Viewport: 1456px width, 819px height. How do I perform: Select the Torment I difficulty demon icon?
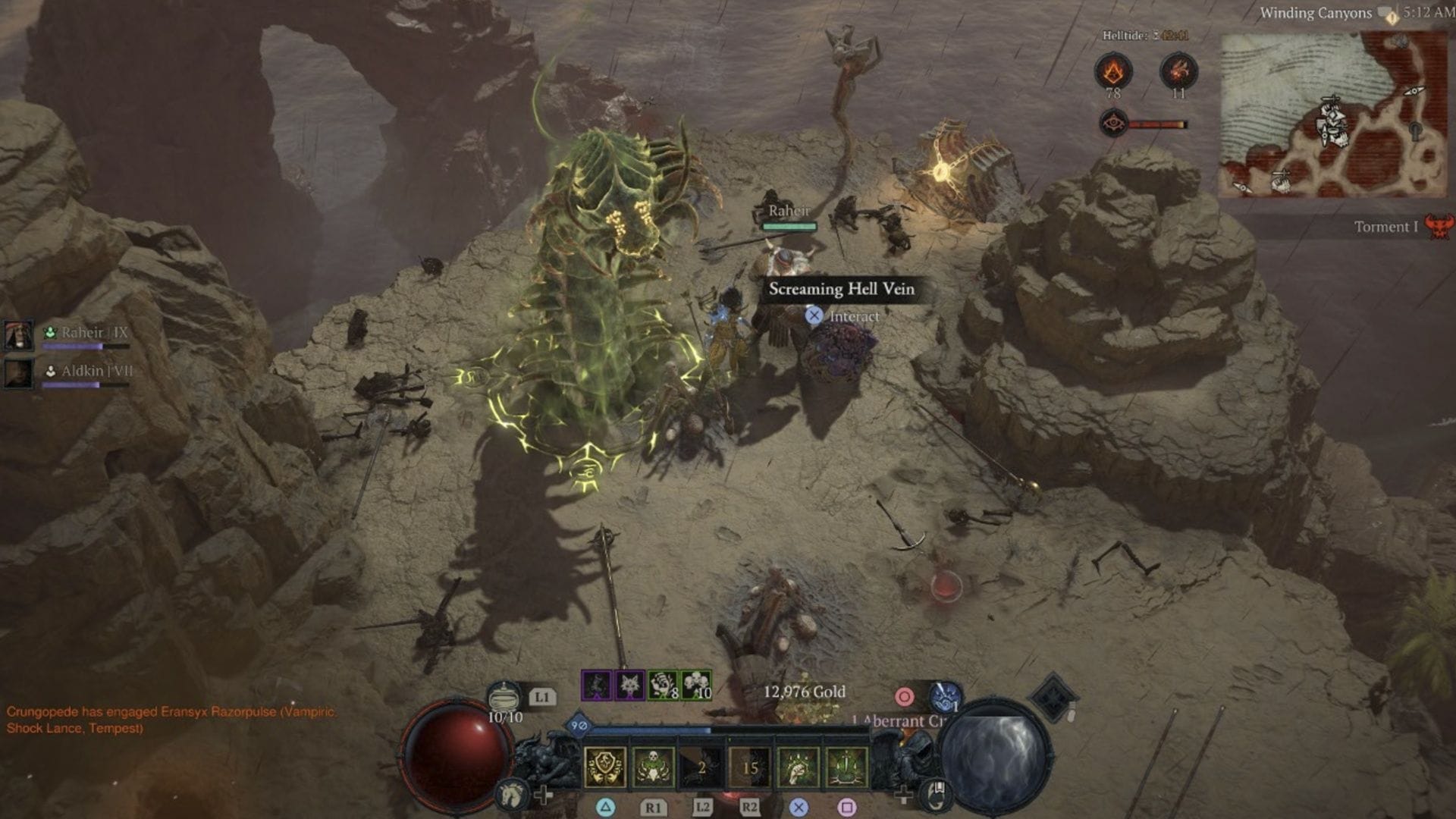[1438, 226]
